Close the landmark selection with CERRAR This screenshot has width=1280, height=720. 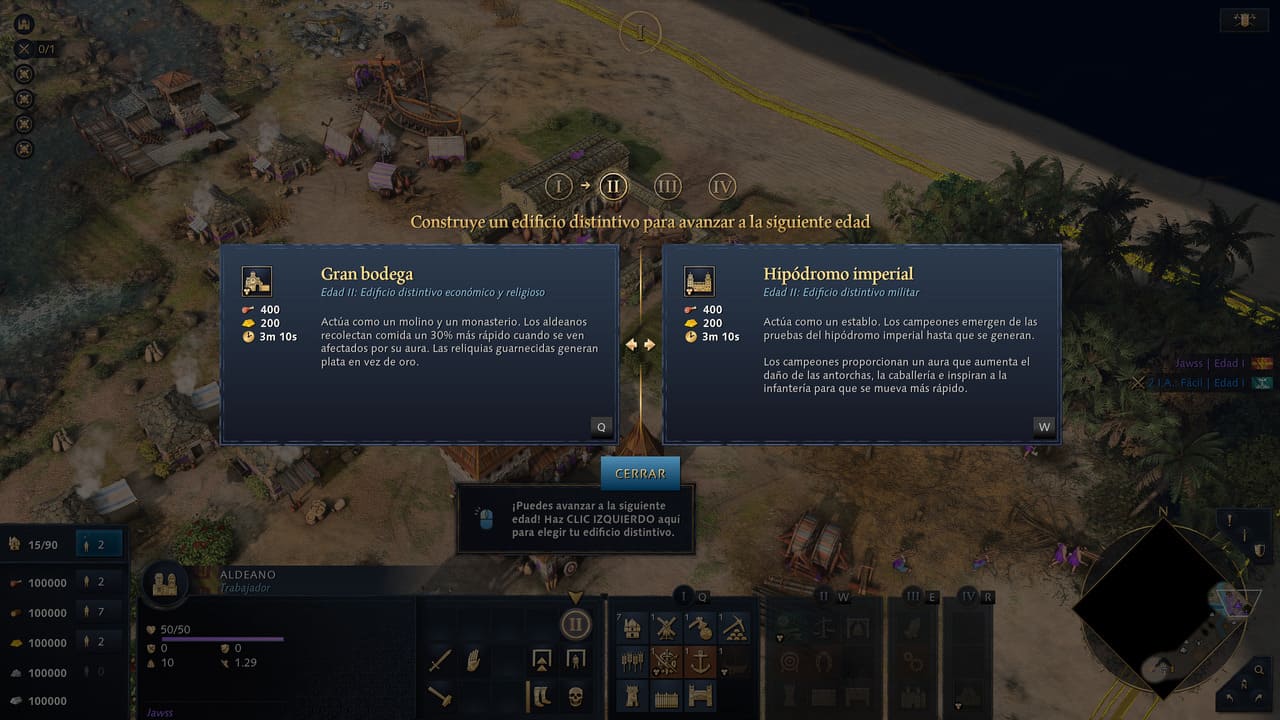[640, 473]
